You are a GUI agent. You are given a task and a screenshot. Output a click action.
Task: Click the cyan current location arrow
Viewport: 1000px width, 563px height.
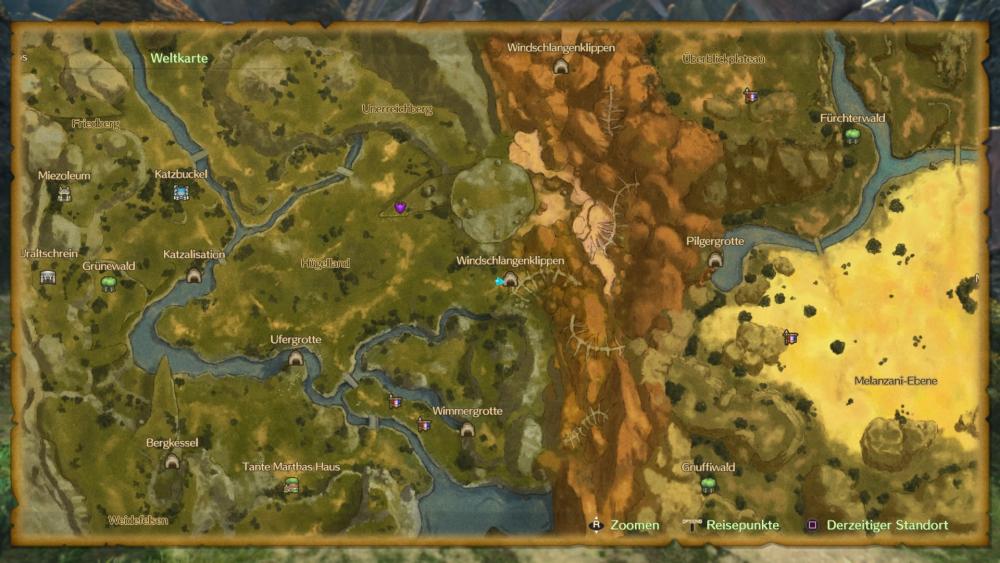click(499, 282)
